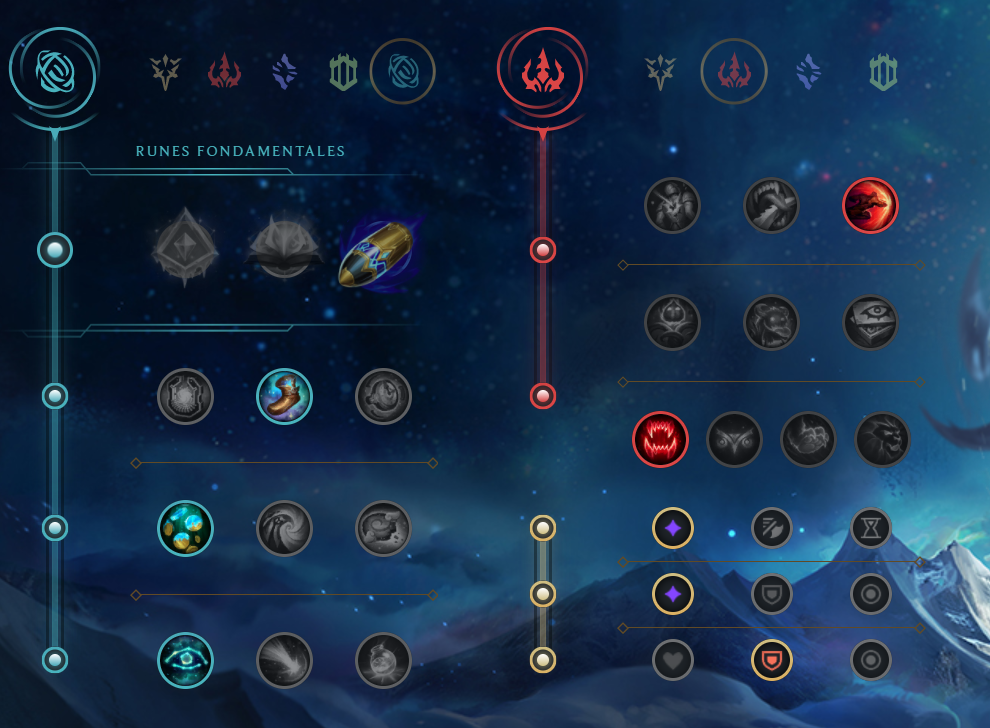Switch primary path to green Resolve
Screen dimensions: 990x728
pos(343,71)
